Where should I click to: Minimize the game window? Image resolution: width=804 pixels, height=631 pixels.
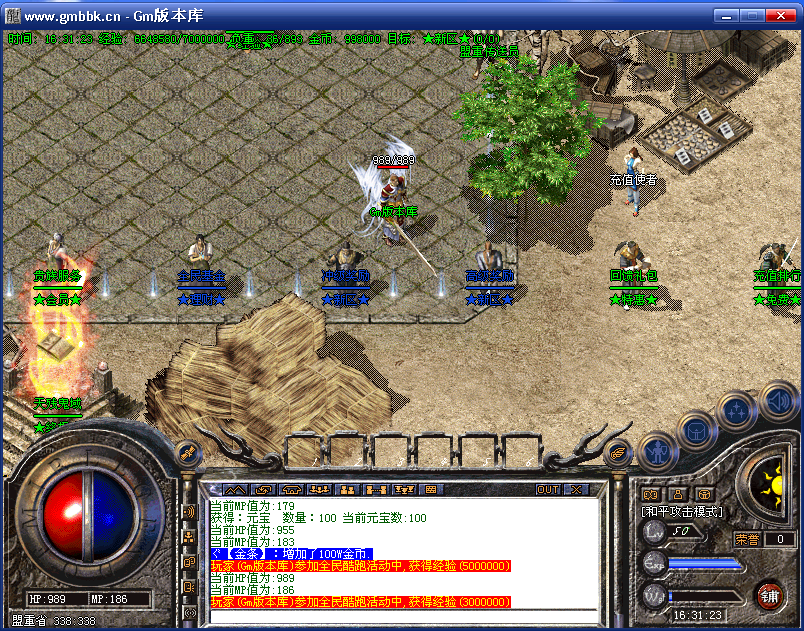[725, 16]
